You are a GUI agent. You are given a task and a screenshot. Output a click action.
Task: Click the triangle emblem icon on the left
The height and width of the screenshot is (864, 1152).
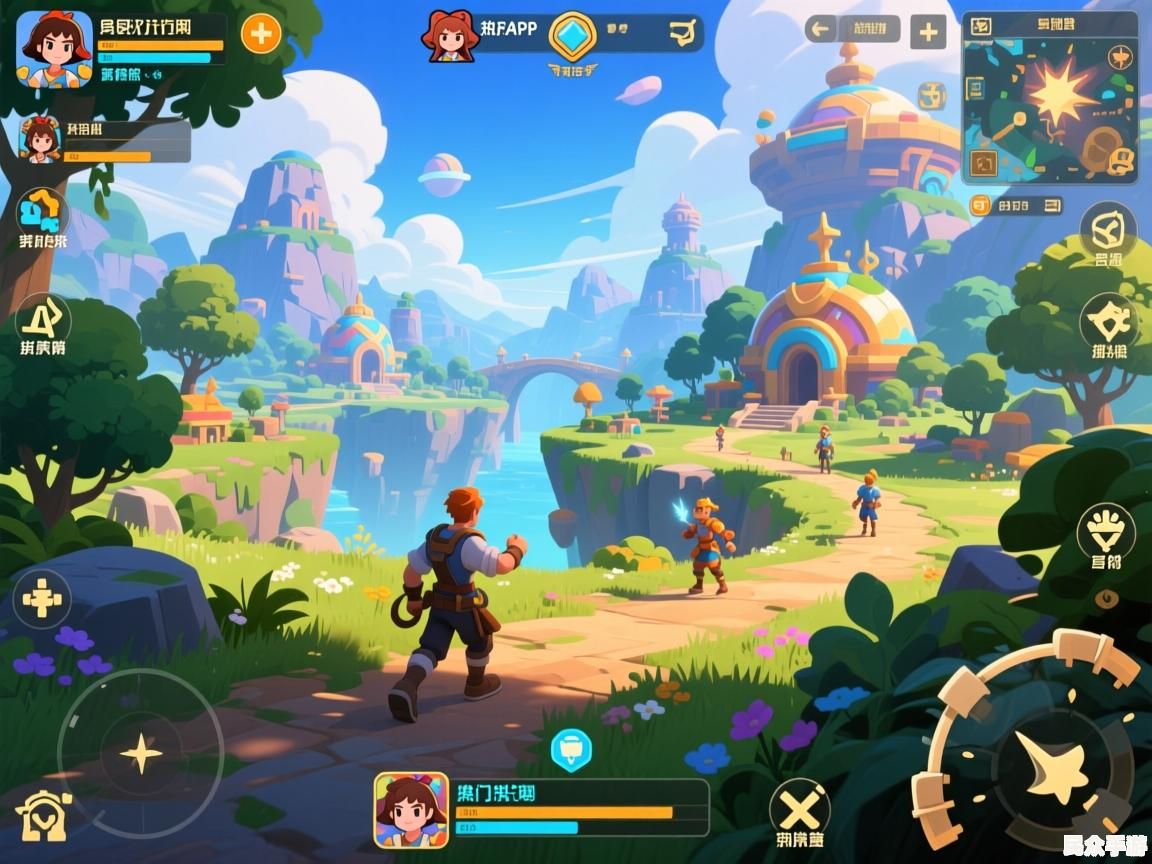point(43,319)
